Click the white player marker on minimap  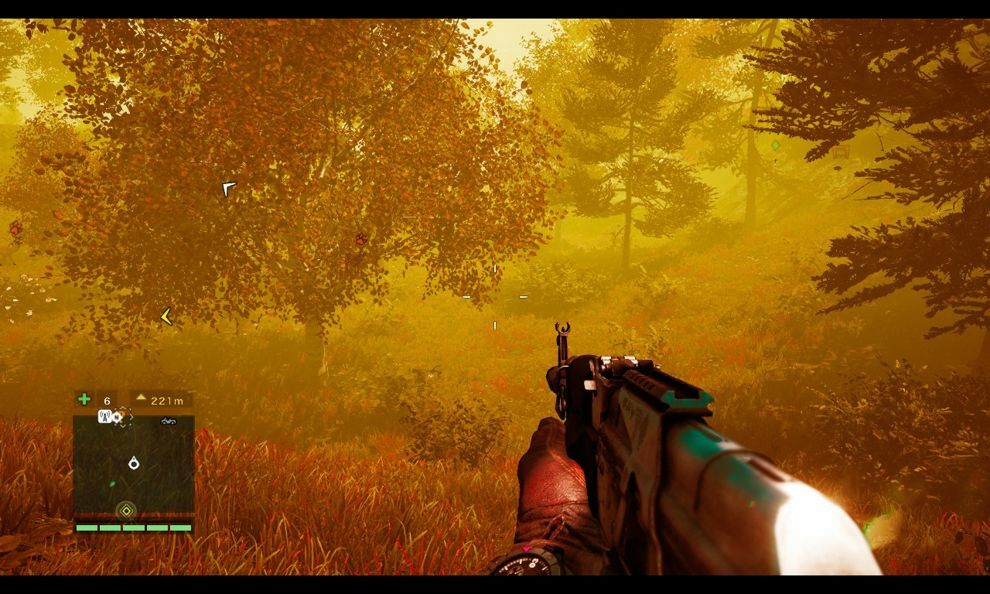pyautogui.click(x=133, y=463)
